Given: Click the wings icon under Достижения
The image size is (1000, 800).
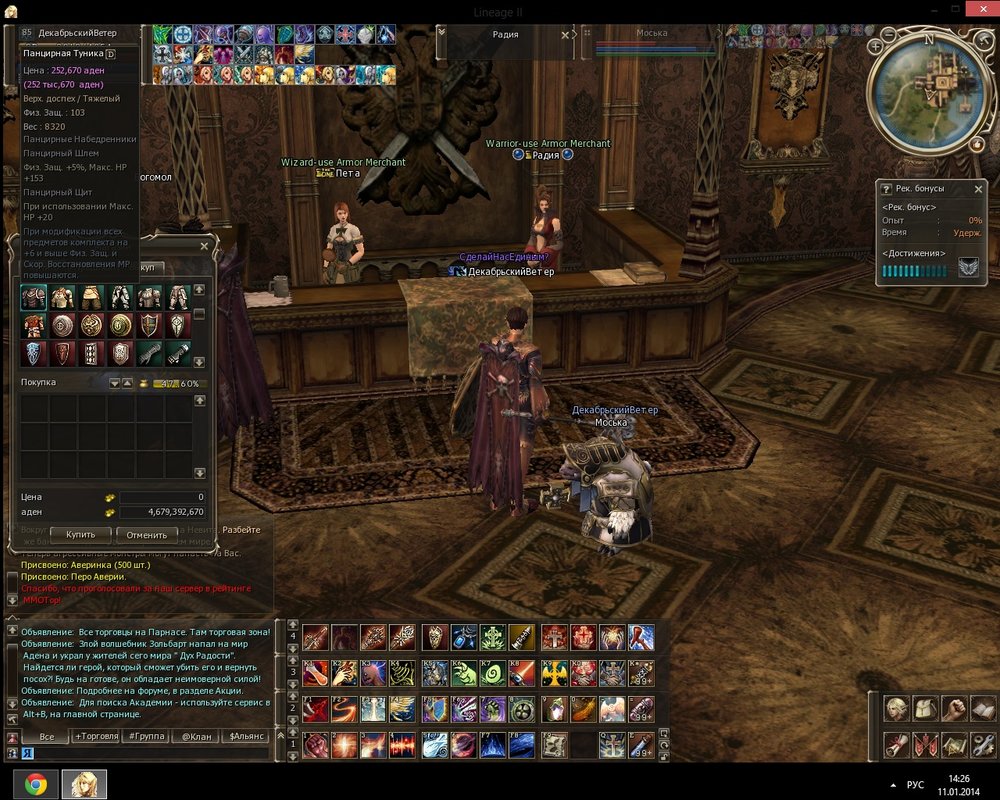Looking at the screenshot, I should tap(968, 268).
